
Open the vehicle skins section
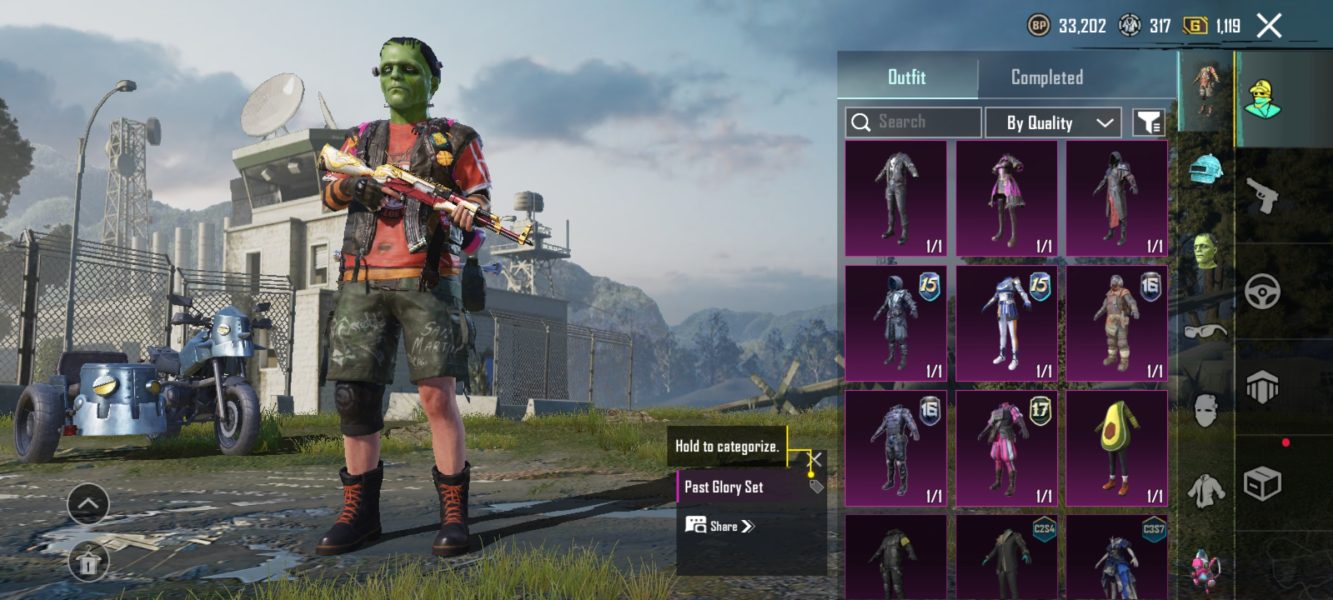point(1262,290)
